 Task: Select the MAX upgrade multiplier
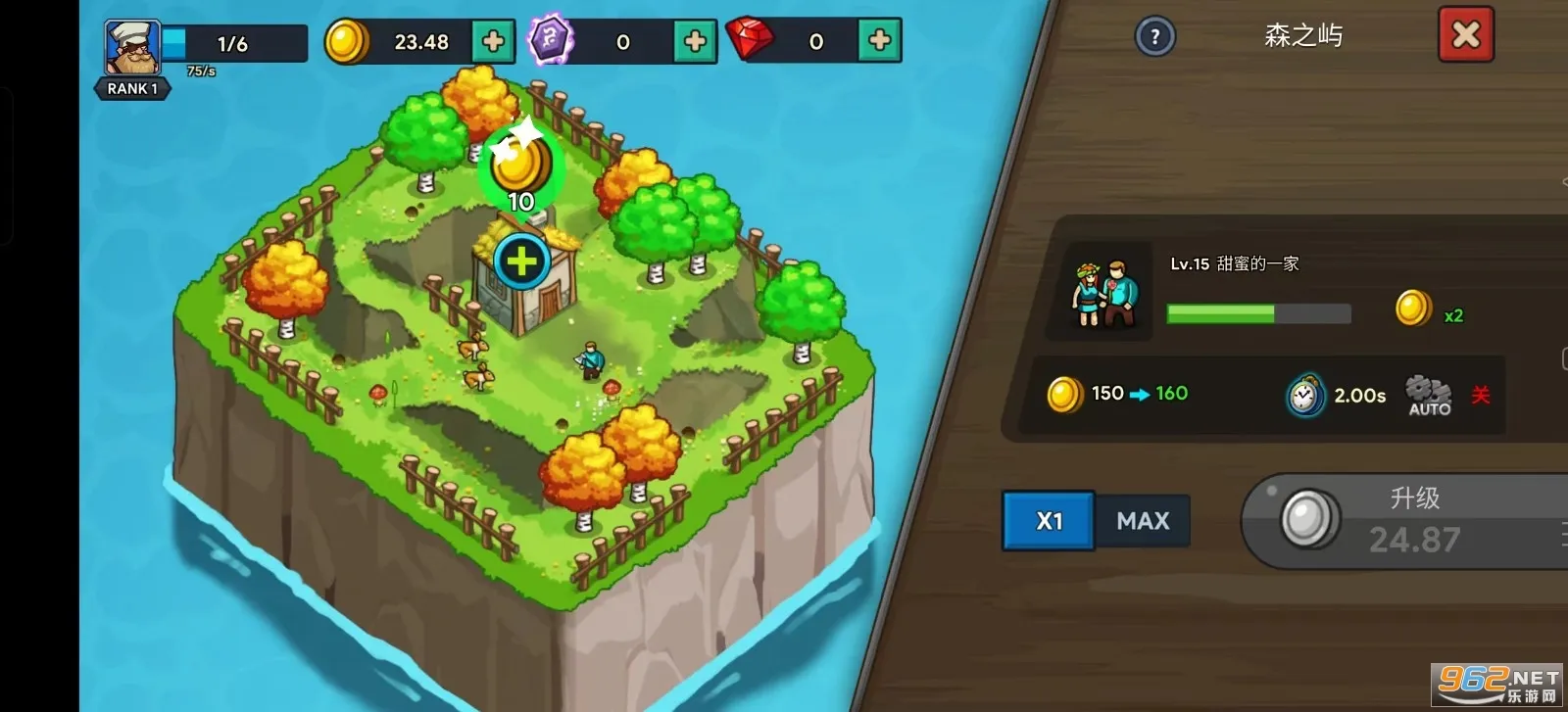[x=1143, y=520]
